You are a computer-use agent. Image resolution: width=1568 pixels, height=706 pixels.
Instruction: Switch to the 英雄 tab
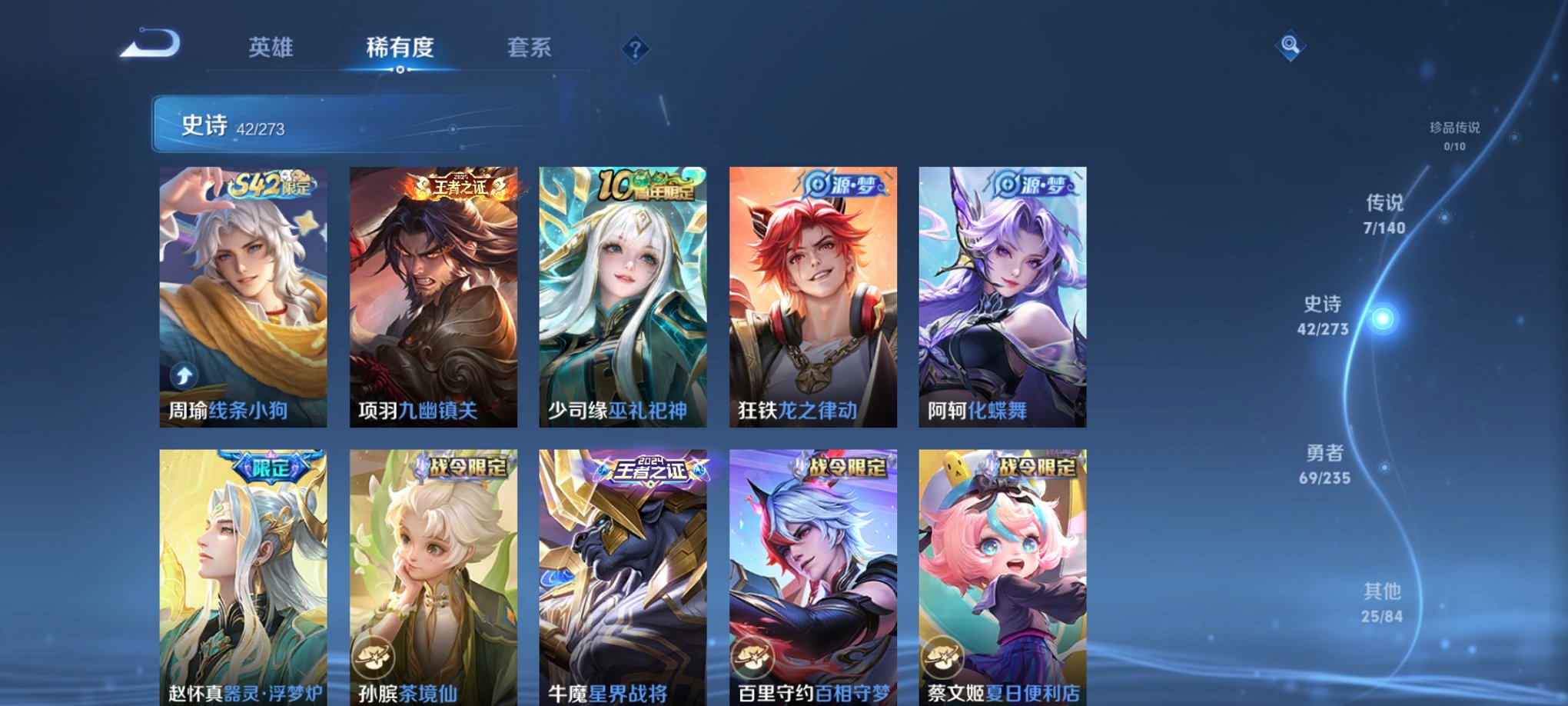click(x=271, y=48)
